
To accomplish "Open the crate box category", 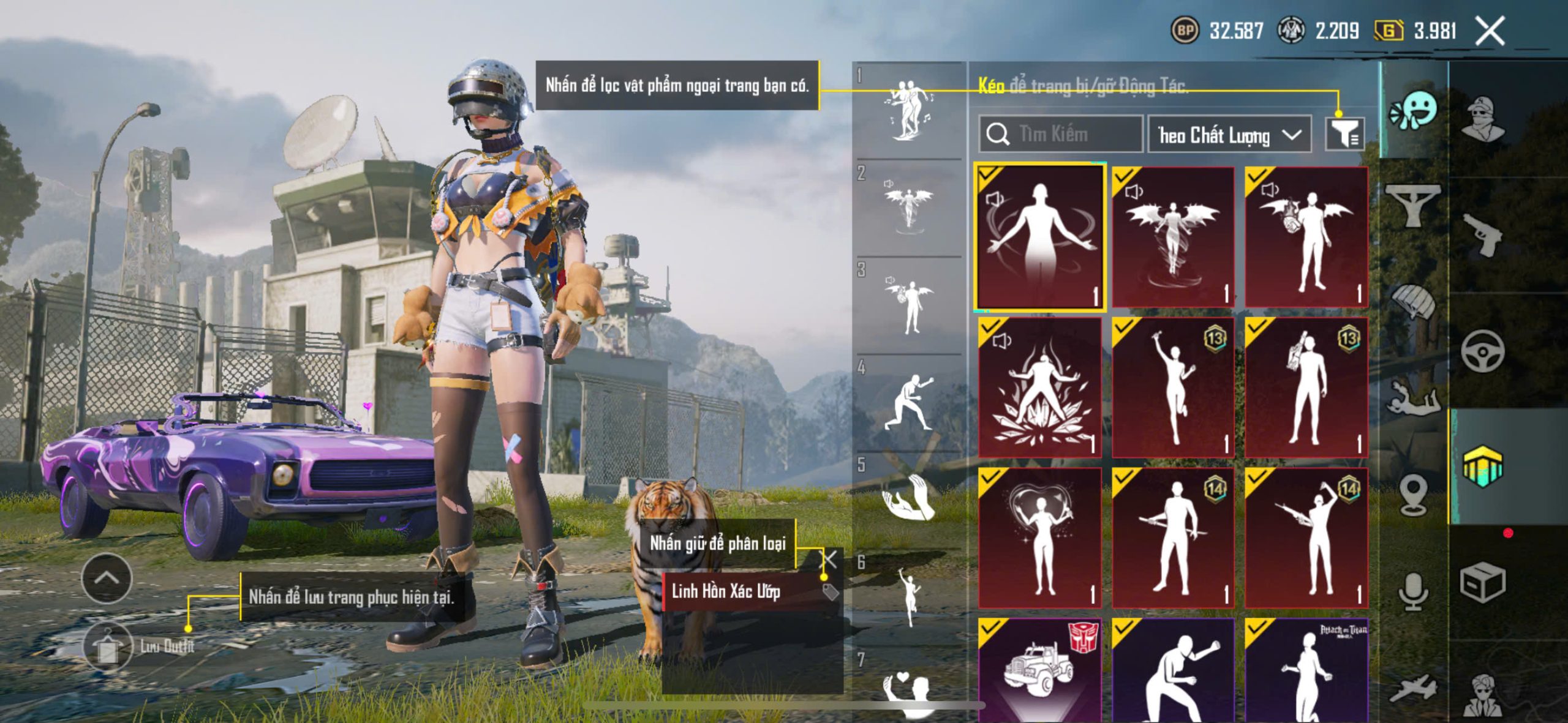I will click(1482, 582).
